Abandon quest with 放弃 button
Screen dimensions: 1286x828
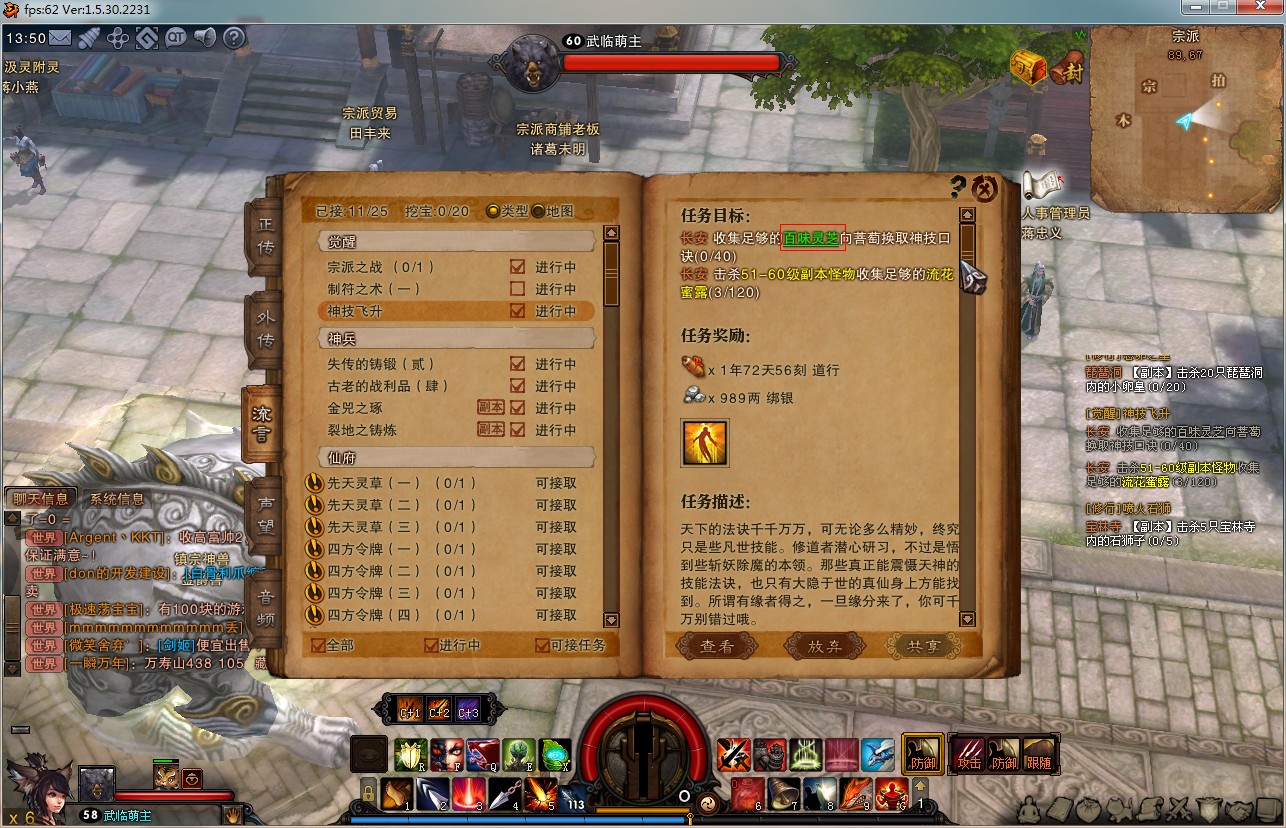(x=825, y=647)
